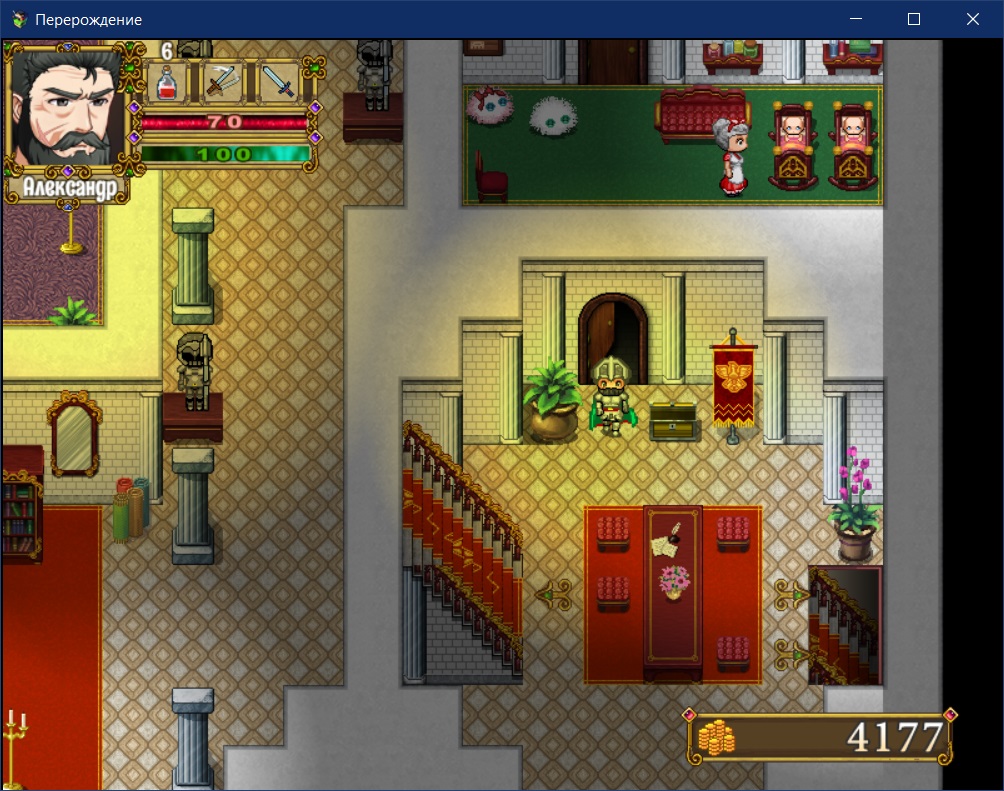Minimize the game window
This screenshot has height=791, width=1004.
click(x=856, y=19)
